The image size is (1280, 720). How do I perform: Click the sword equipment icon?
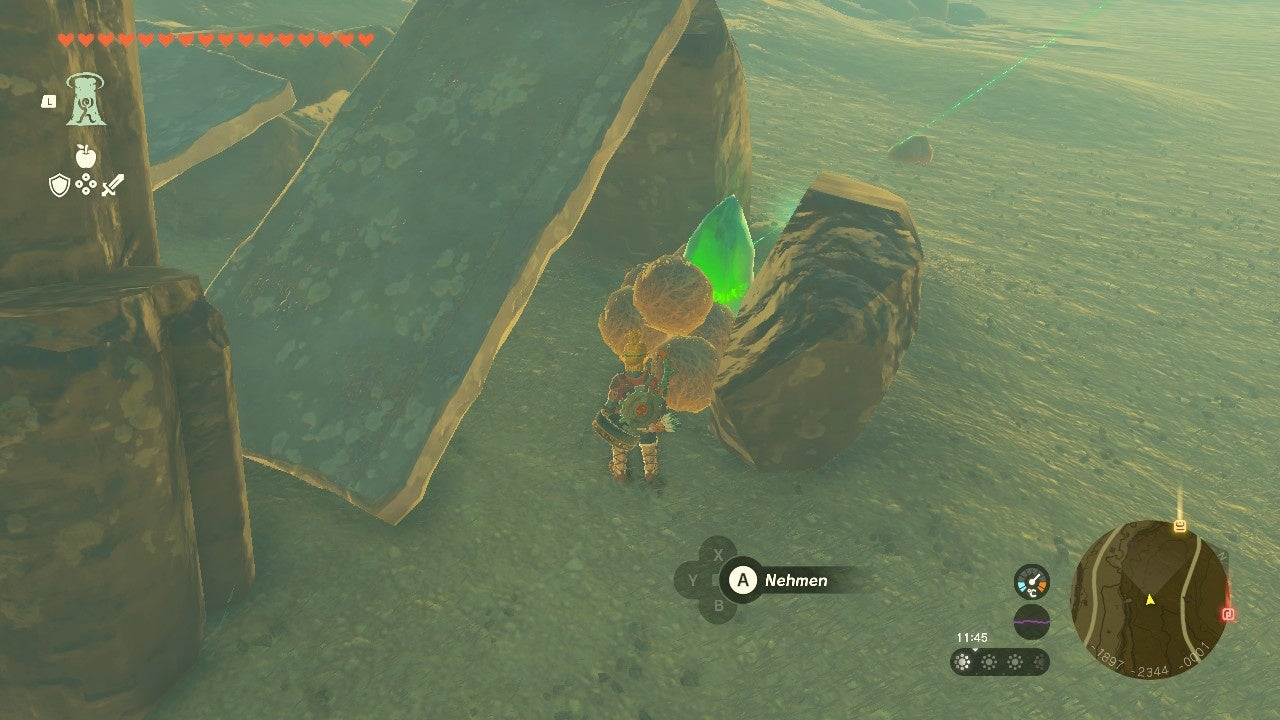tap(113, 185)
